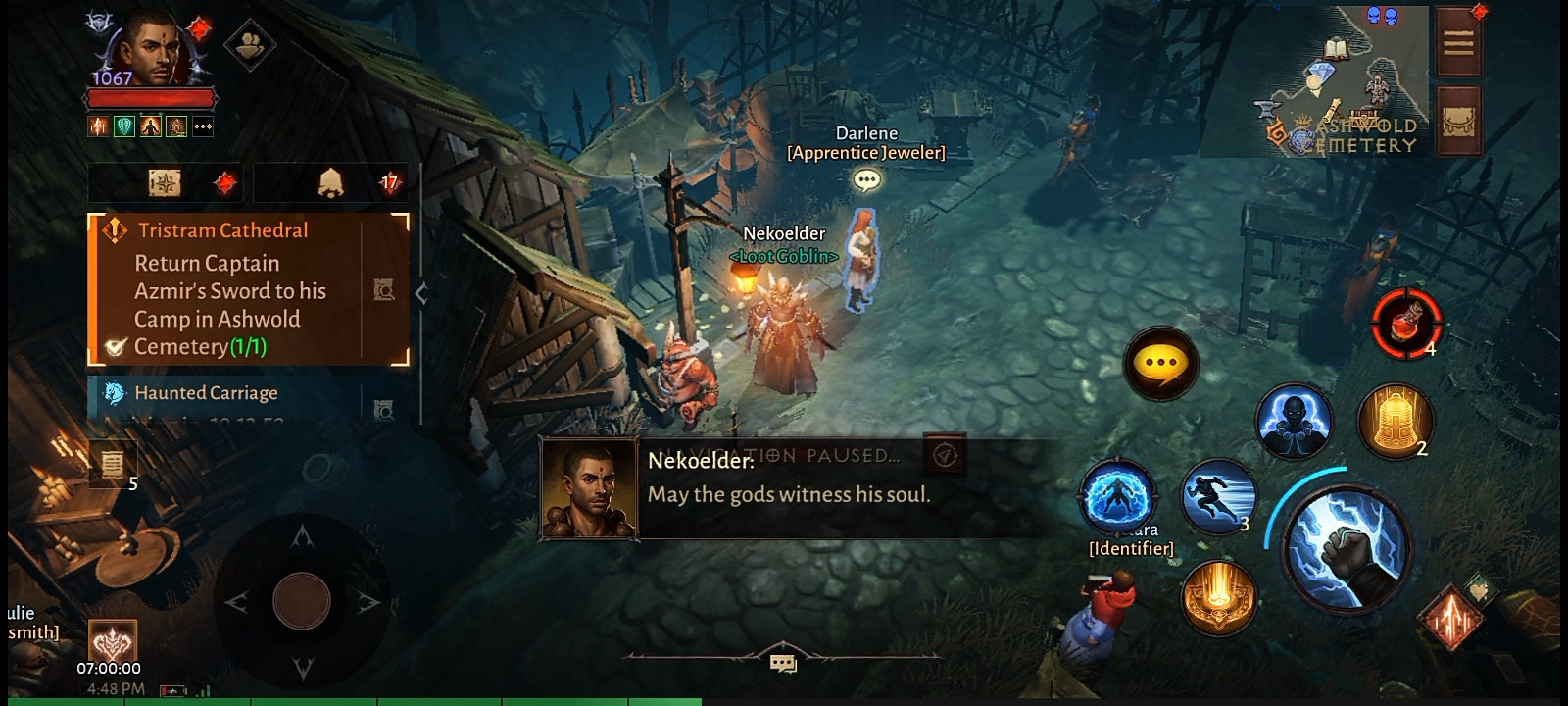Use the health potion

point(1405,323)
